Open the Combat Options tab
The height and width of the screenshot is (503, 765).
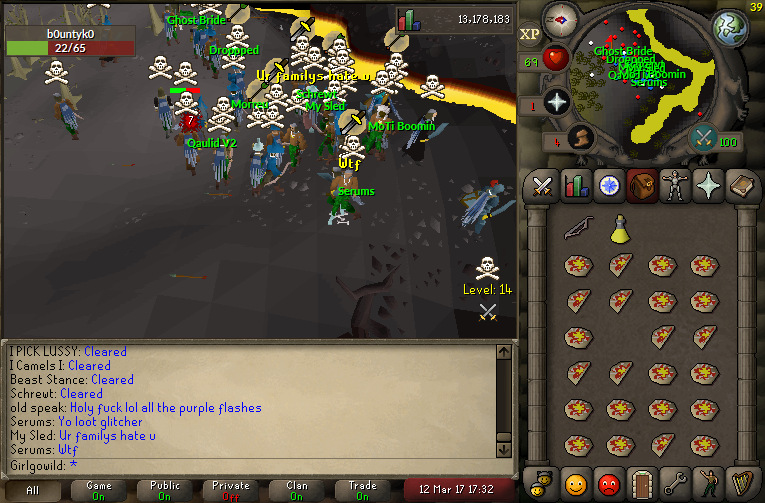tap(543, 186)
